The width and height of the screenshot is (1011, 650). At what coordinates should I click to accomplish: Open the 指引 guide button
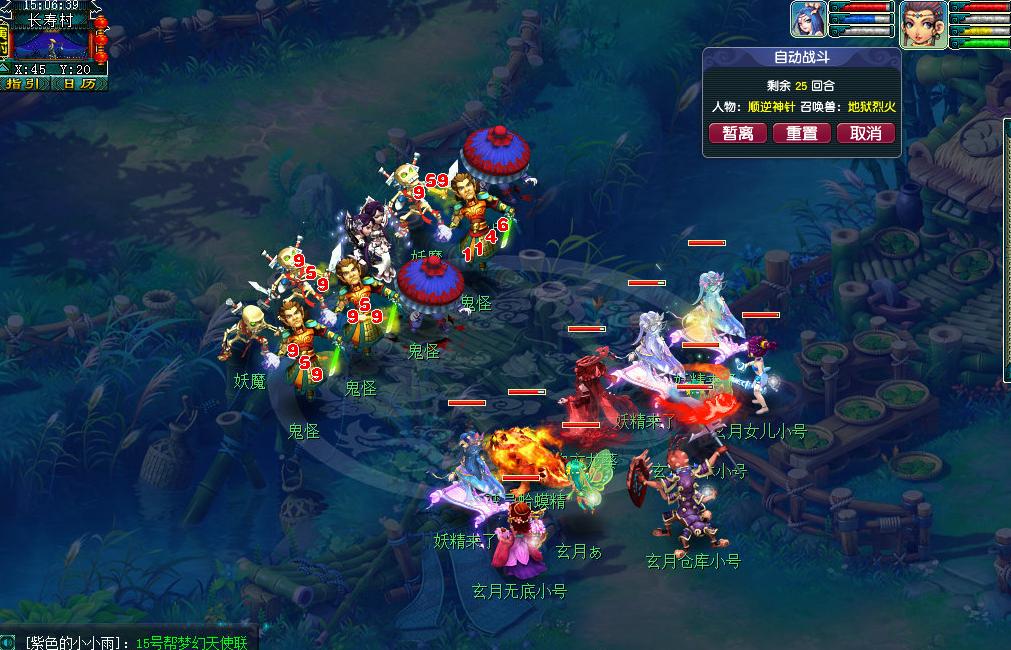[24, 84]
